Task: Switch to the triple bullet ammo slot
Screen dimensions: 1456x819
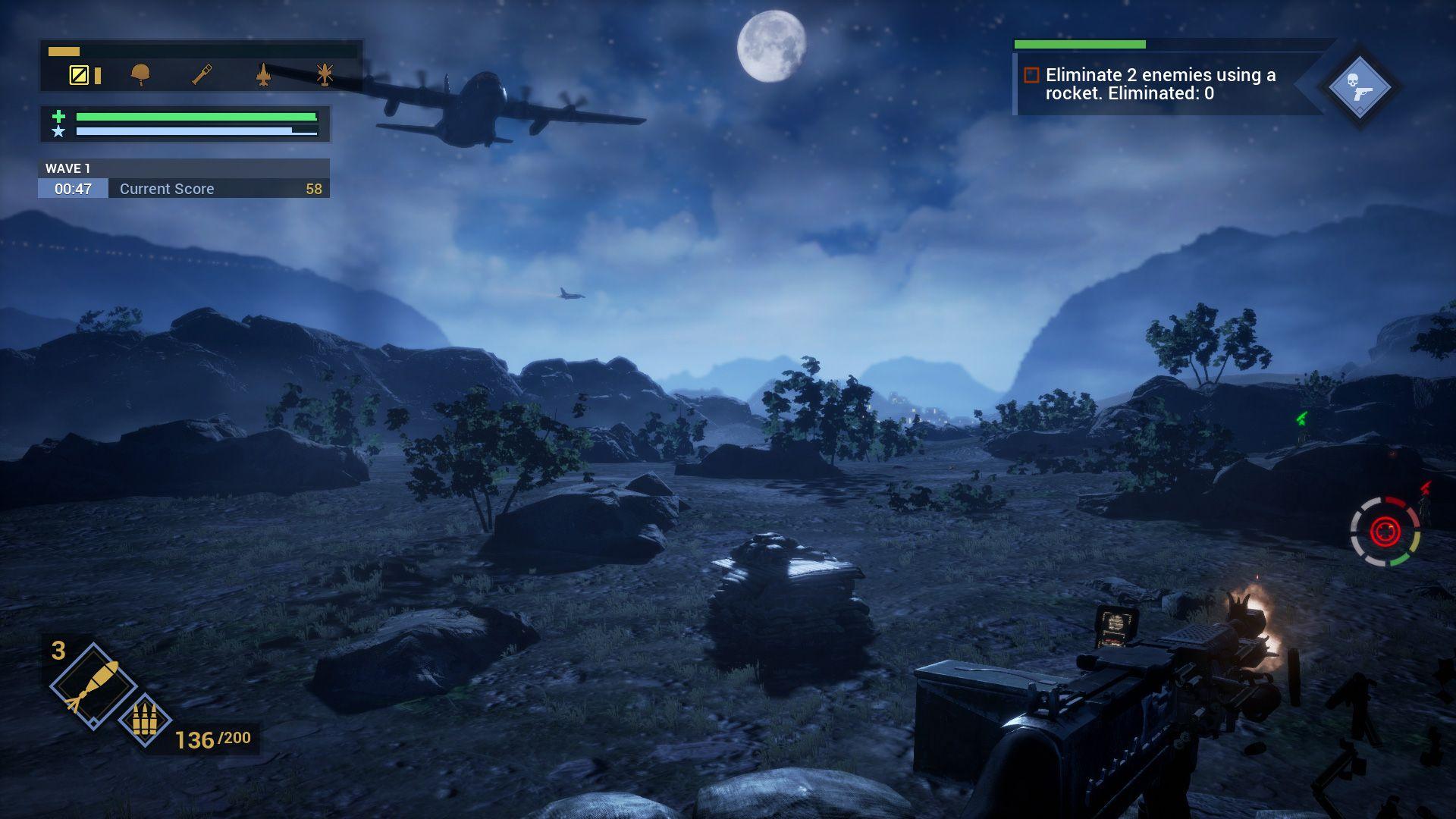Action: pyautogui.click(x=143, y=720)
